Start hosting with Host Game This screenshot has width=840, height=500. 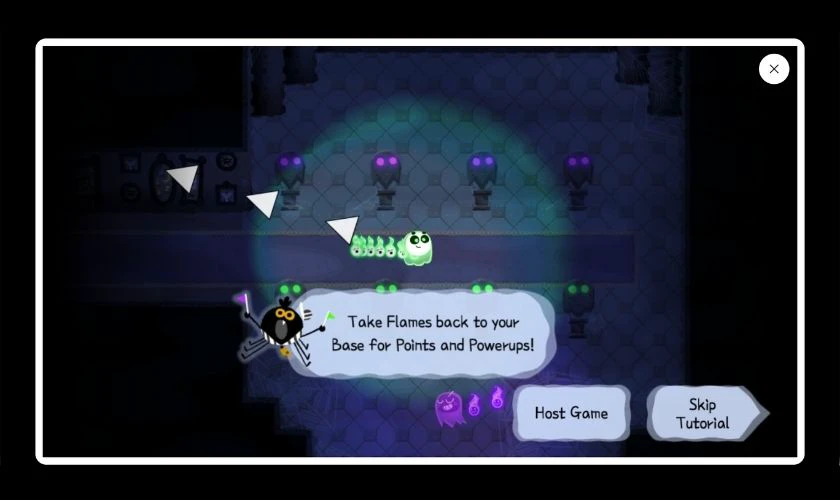point(571,413)
